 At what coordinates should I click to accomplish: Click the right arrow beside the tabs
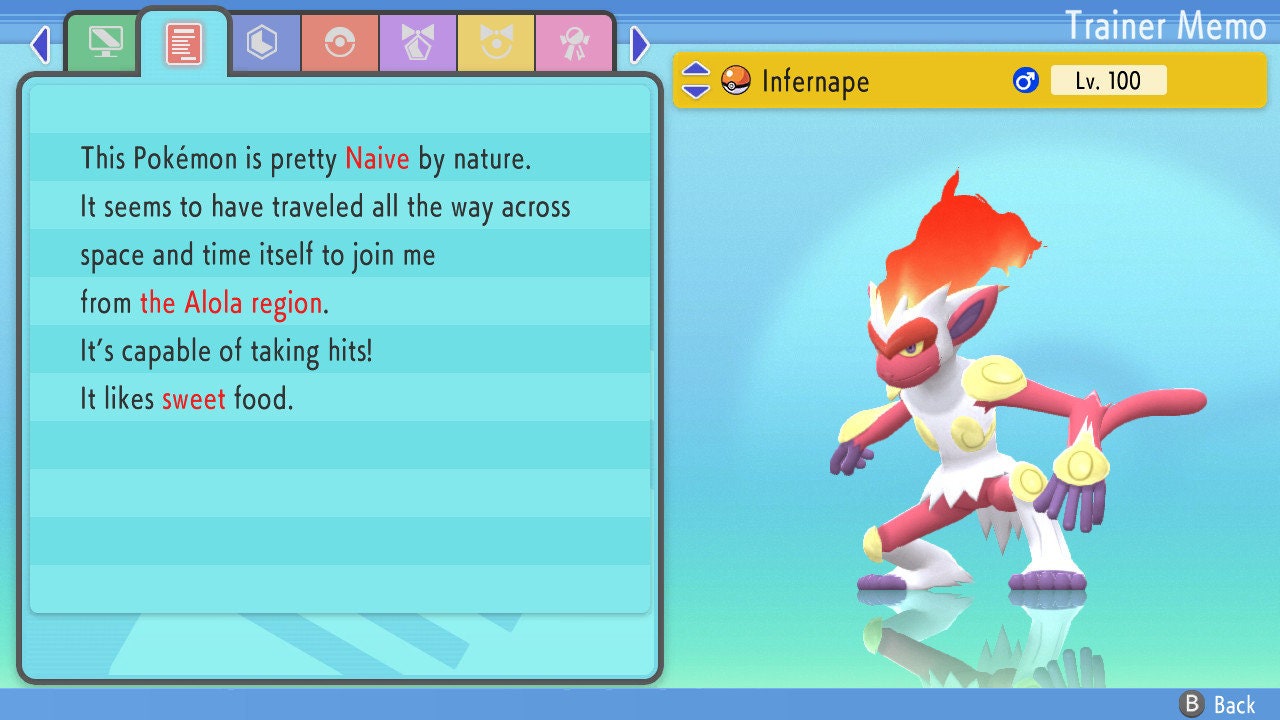(x=640, y=44)
